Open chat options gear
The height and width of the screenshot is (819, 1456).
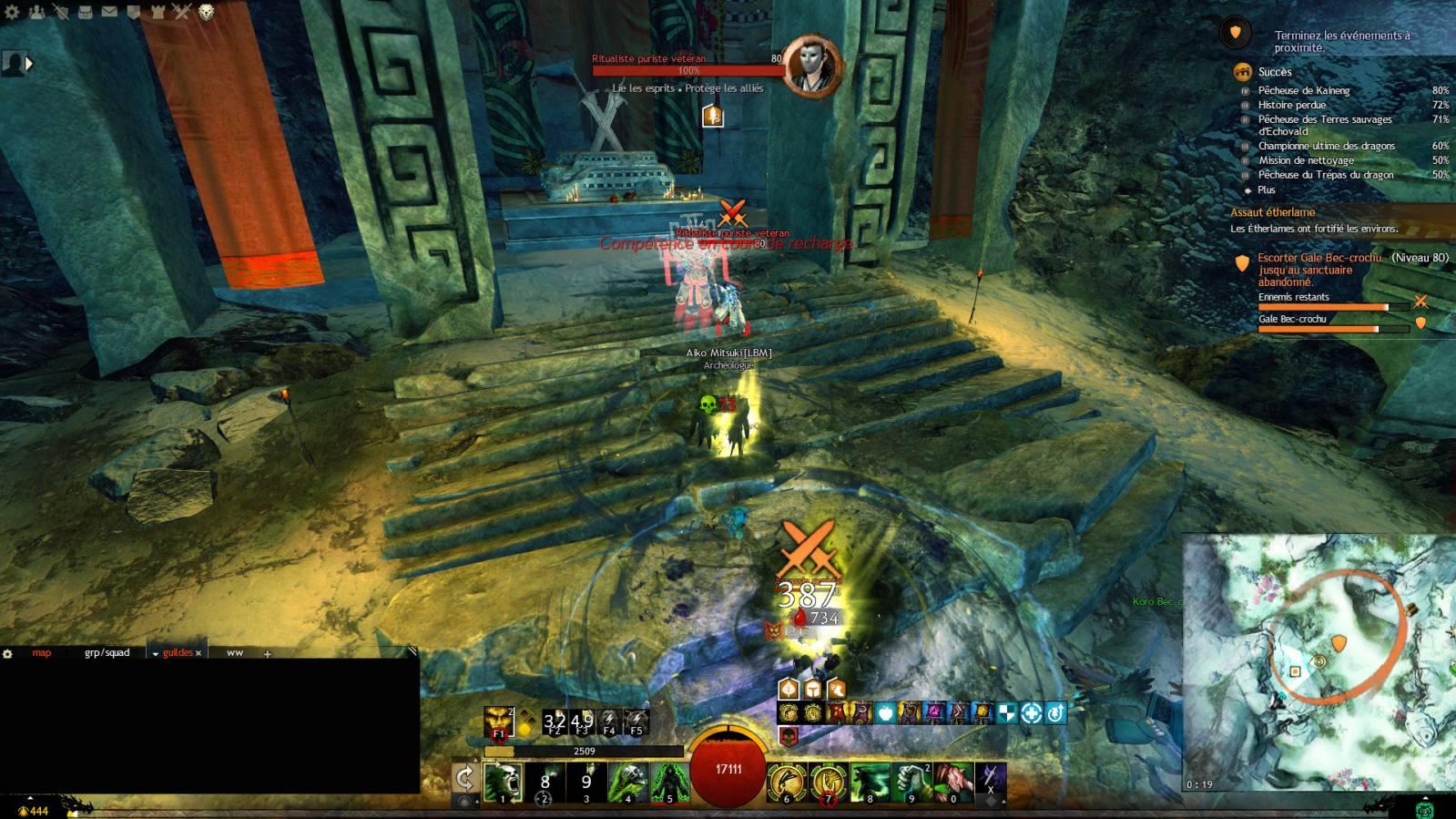tap(8, 653)
